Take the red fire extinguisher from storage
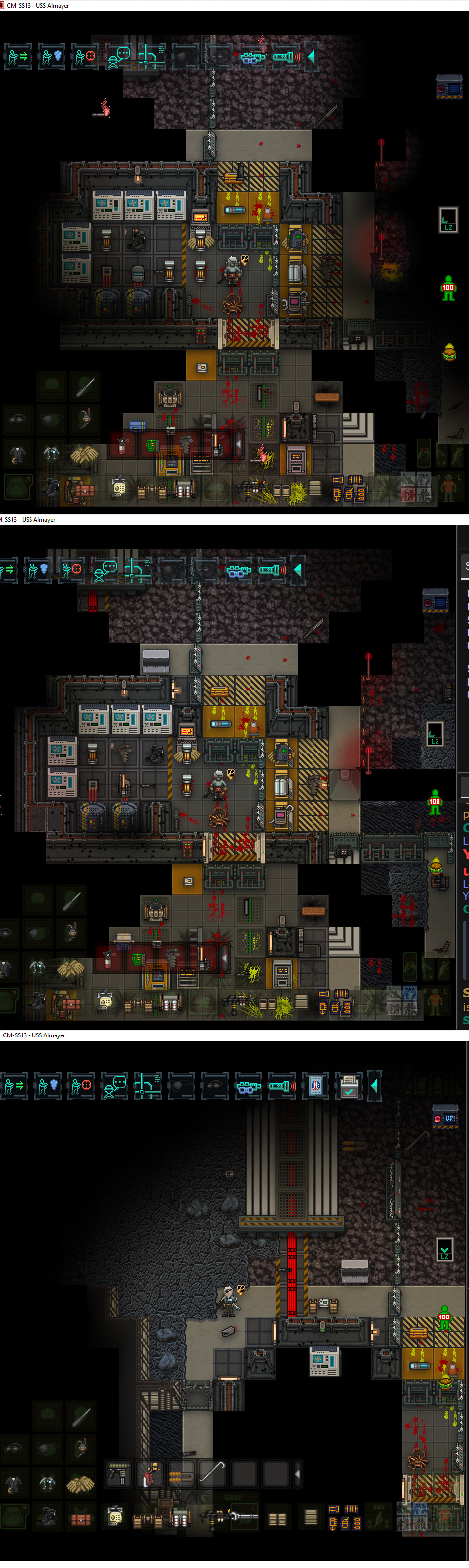Viewport: 469px width, 1568px height. pyautogui.click(x=150, y=1474)
